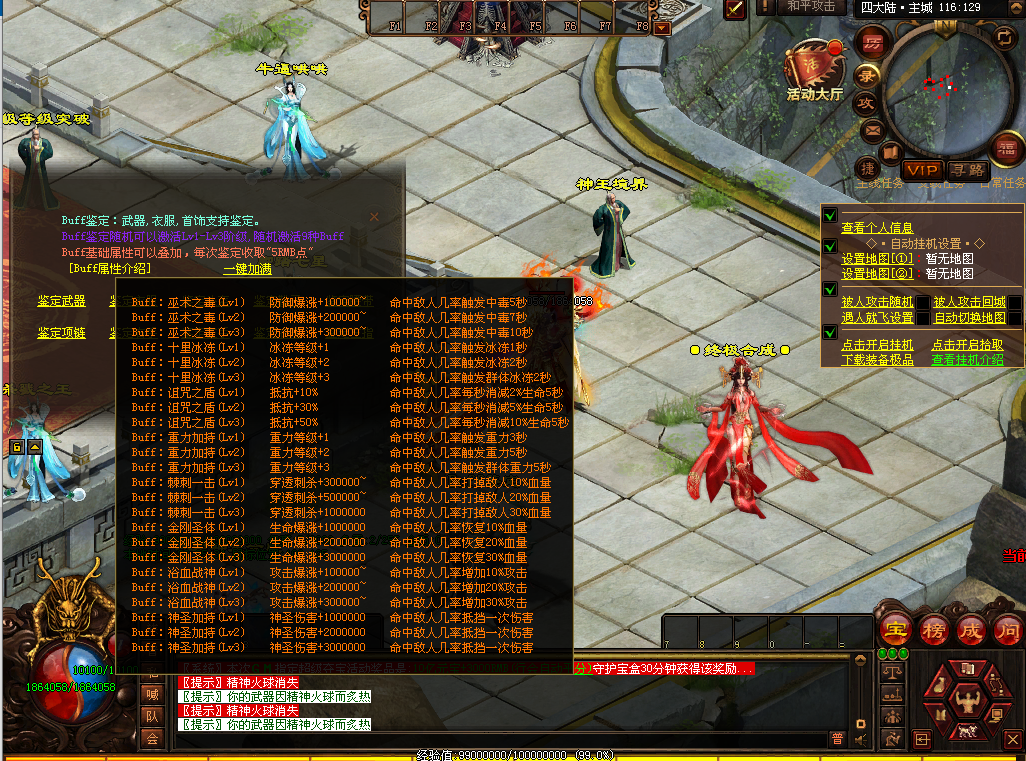Open the [Buff属性介绍] link
The width and height of the screenshot is (1026, 761).
(110, 268)
